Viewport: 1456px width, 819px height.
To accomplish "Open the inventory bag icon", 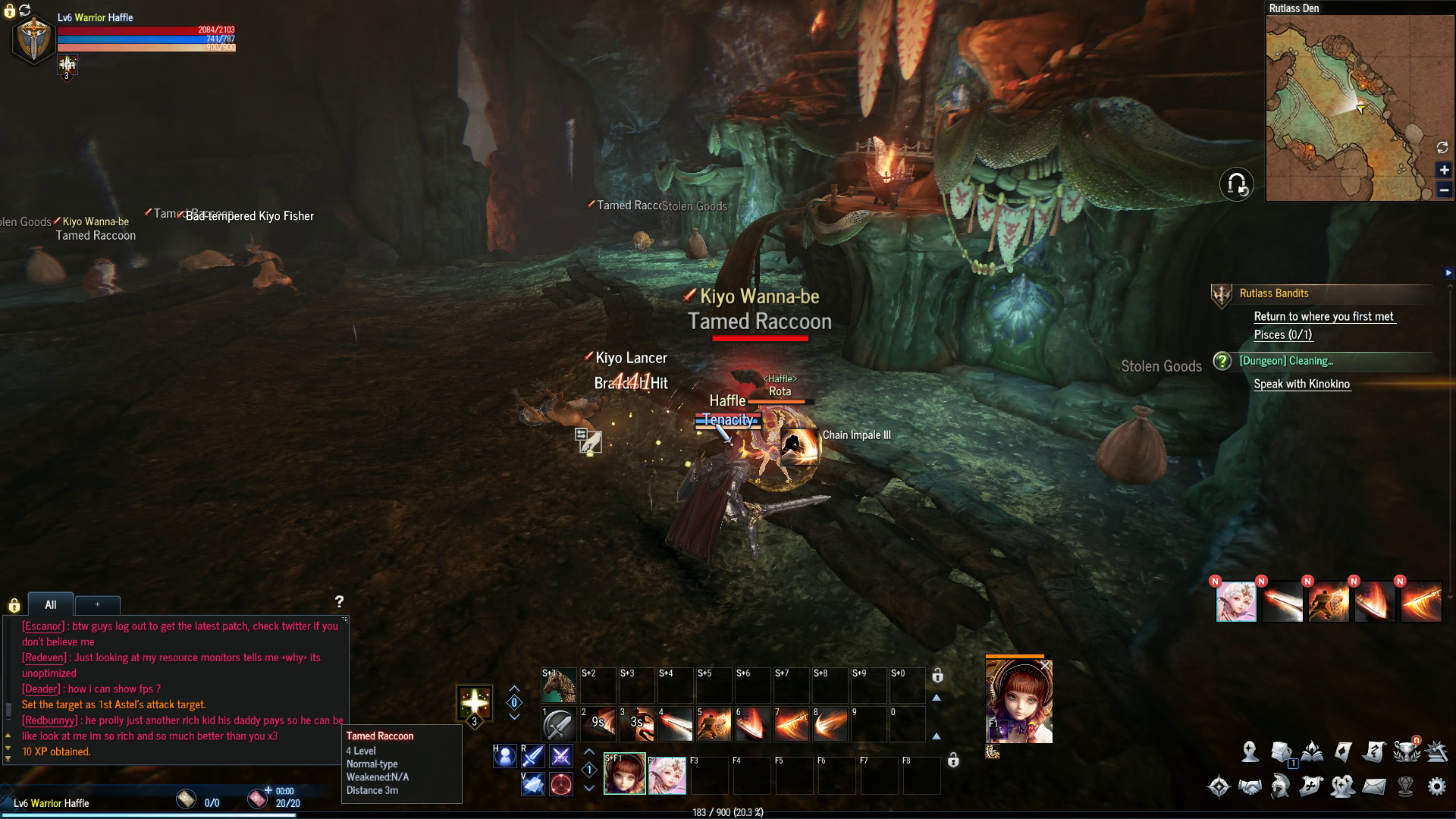I will tap(1282, 752).
